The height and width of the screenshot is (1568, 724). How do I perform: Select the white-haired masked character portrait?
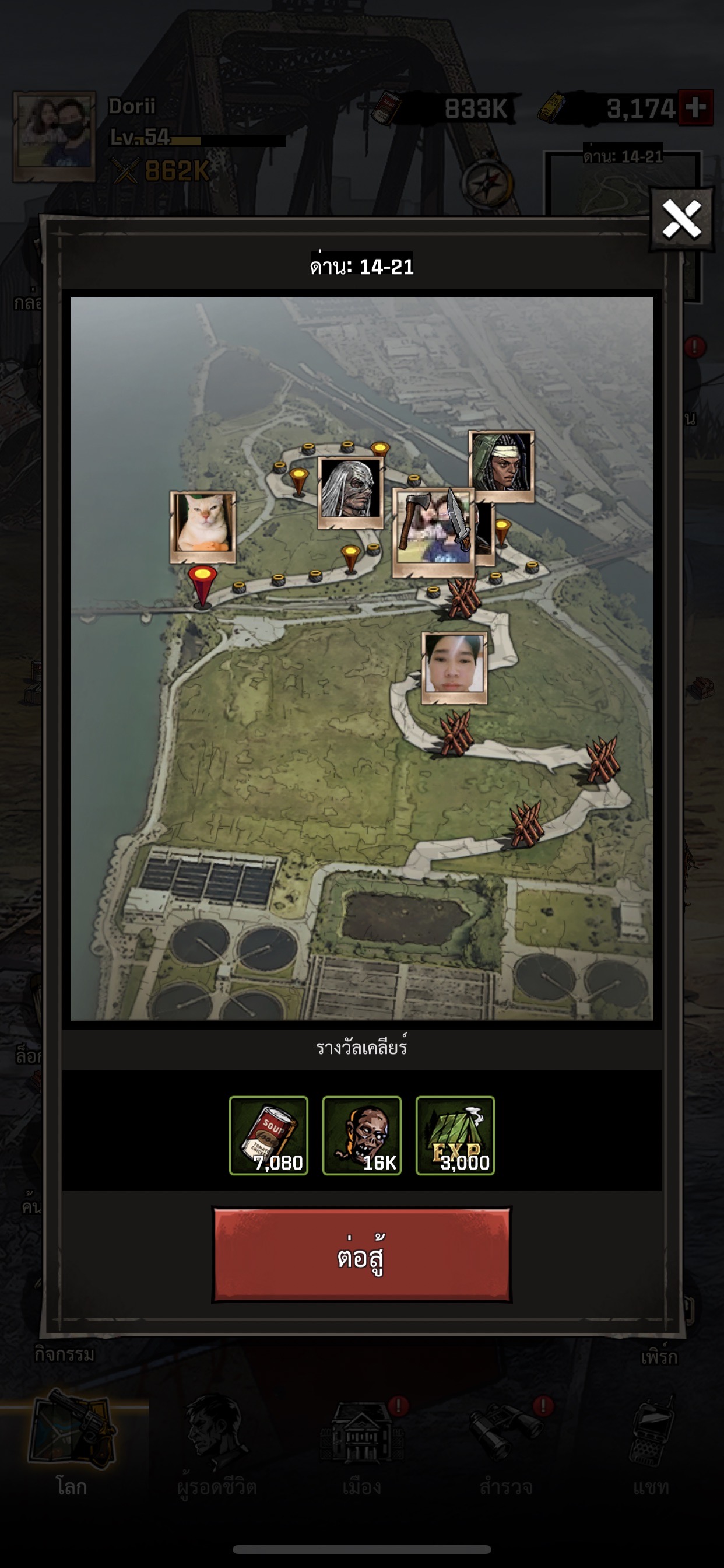coord(350,491)
